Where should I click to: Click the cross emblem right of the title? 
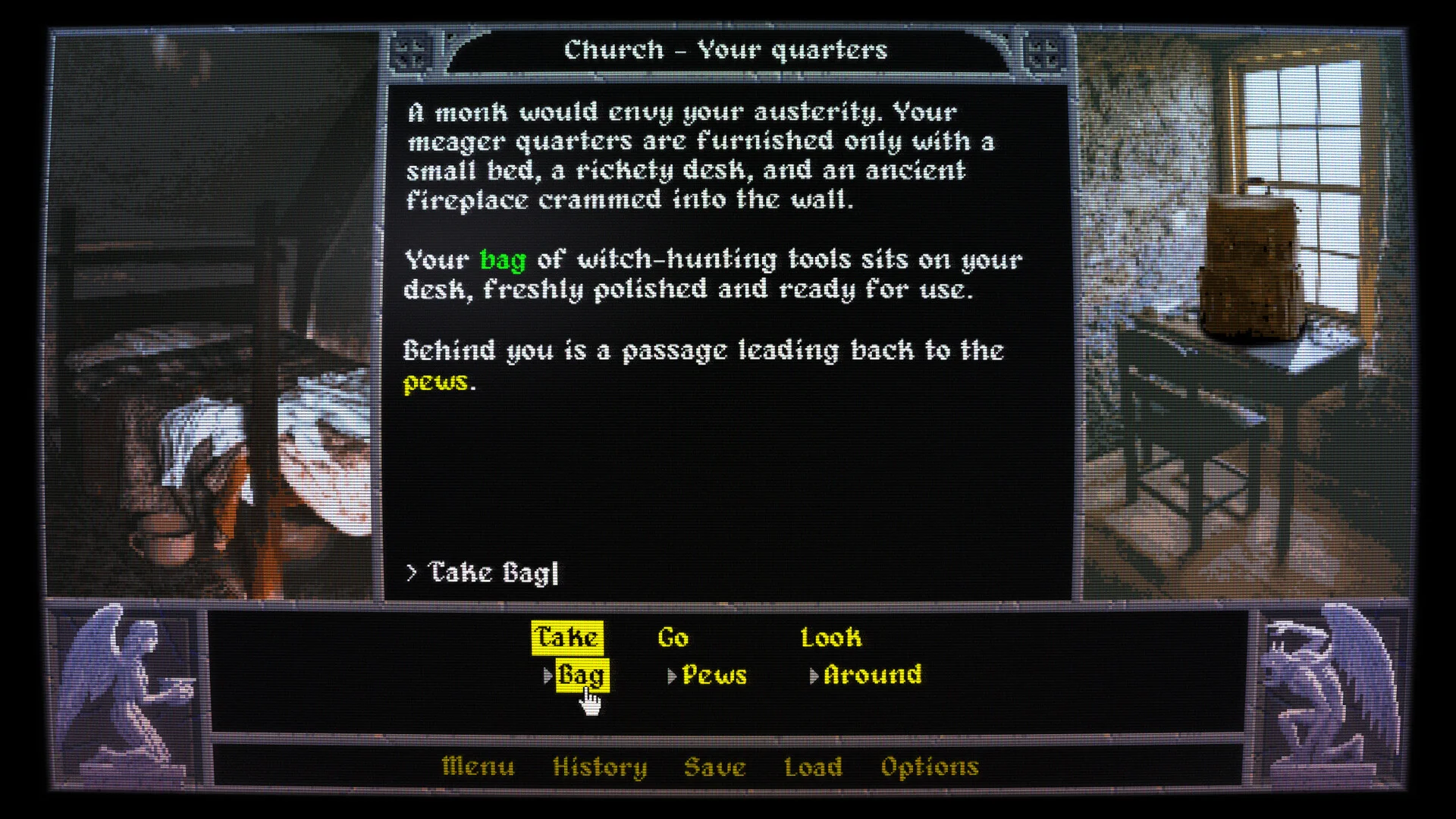coord(1044,50)
